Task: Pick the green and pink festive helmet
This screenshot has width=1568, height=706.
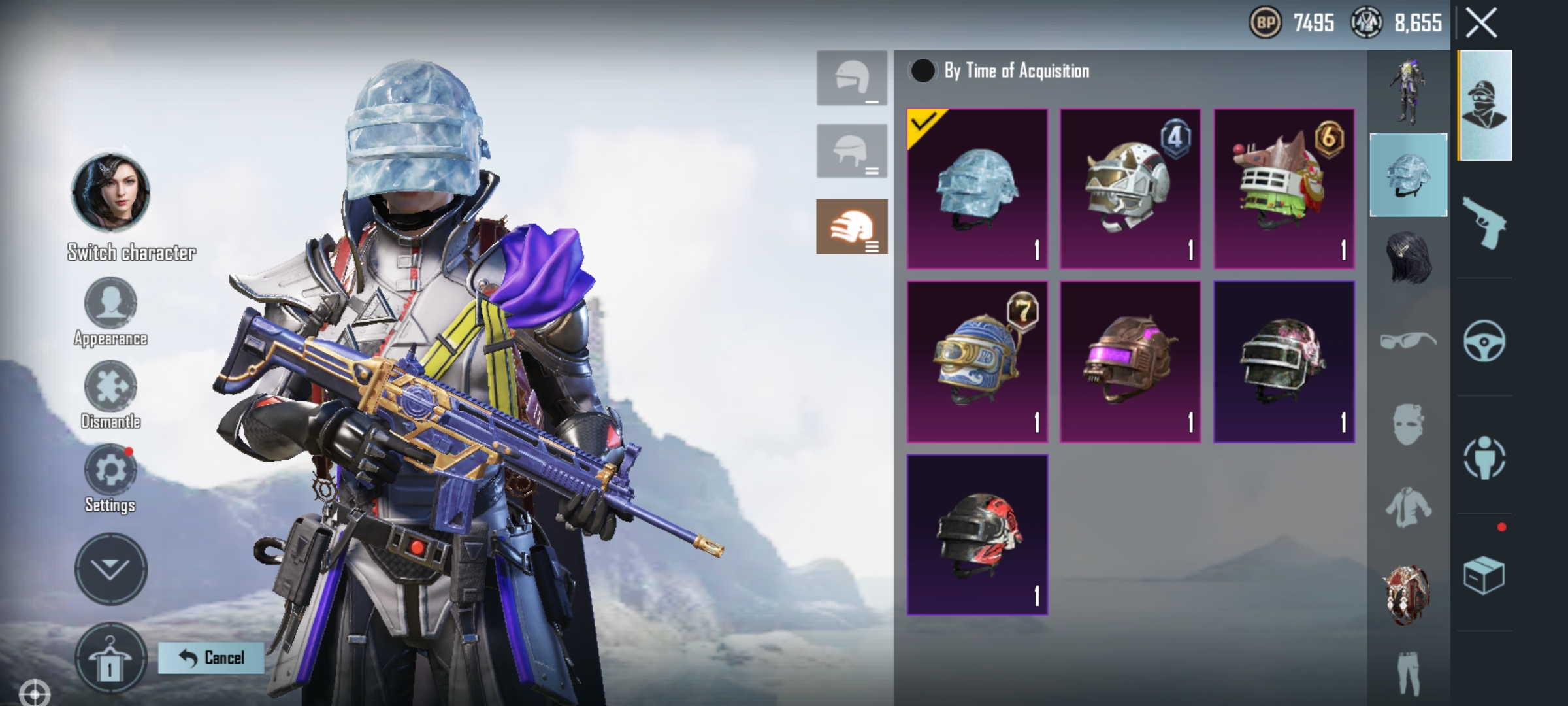Action: tap(1283, 189)
